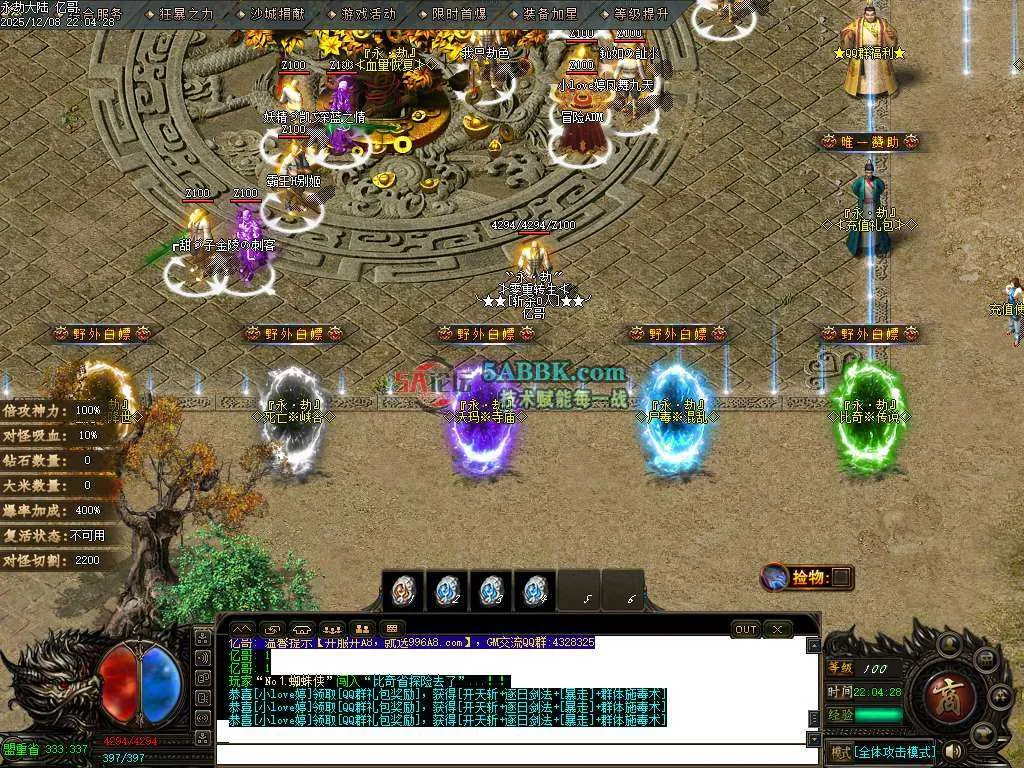This screenshot has height=768, width=1024.
Task: Toggle the 捡物 pickup checkbox
Action: tap(843, 577)
